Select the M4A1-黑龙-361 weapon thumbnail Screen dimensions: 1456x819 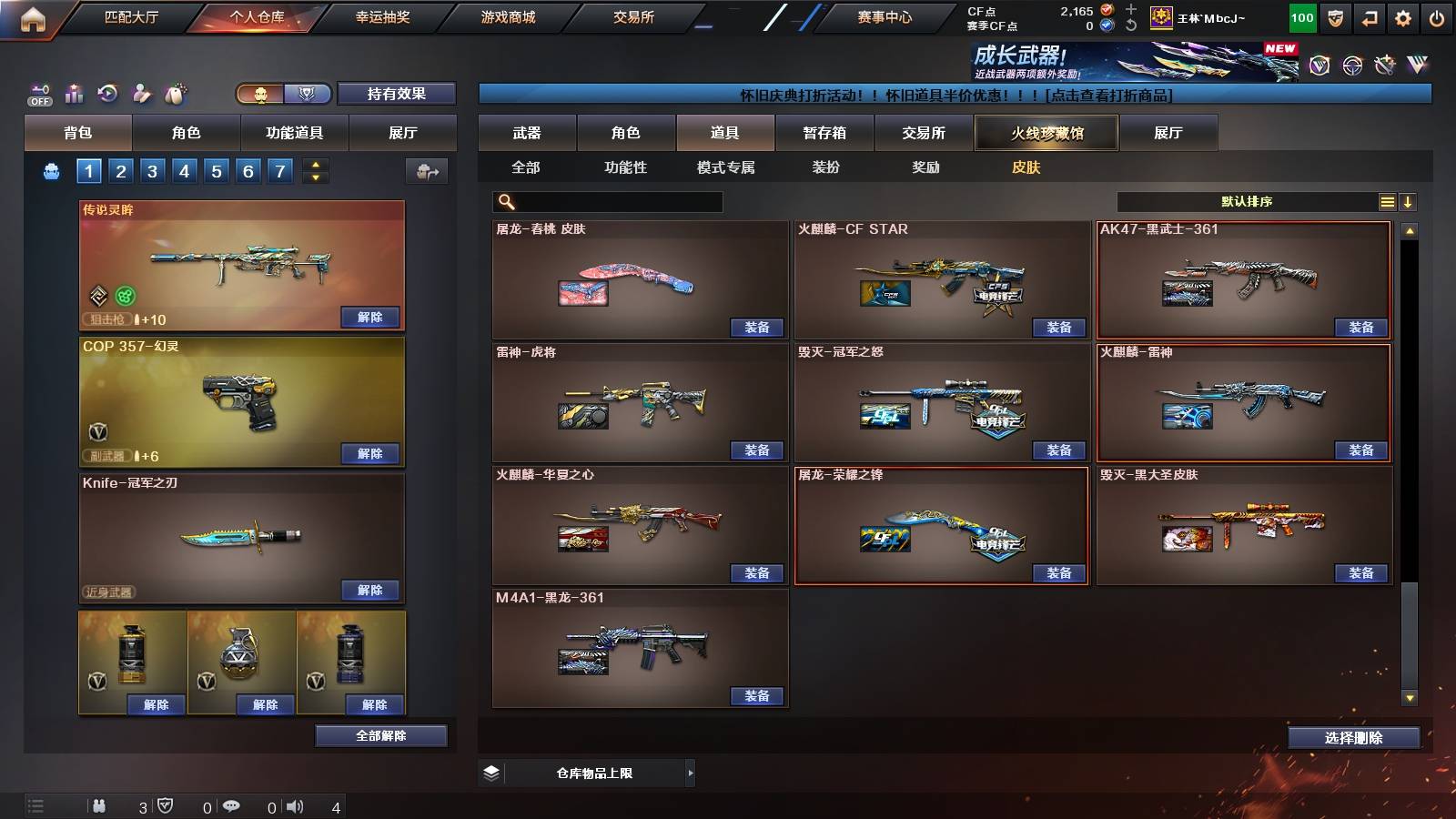(x=637, y=646)
